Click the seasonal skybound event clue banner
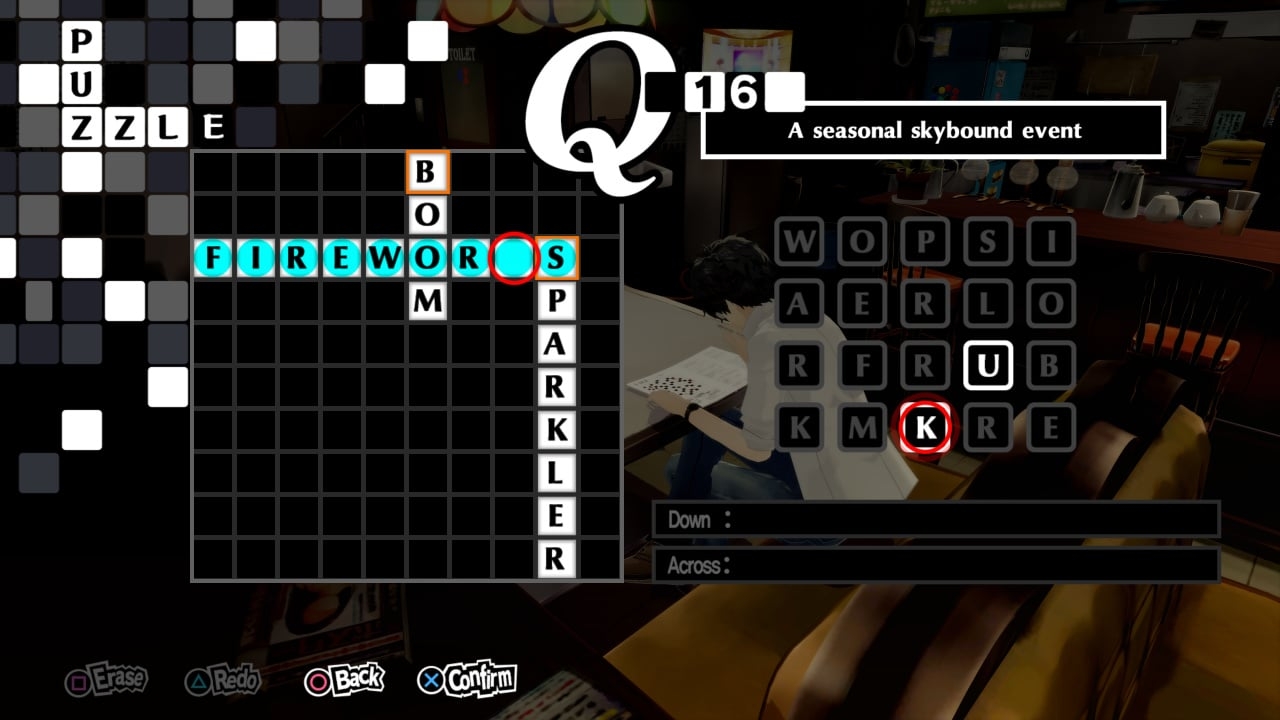This screenshot has width=1280, height=720. click(932, 130)
